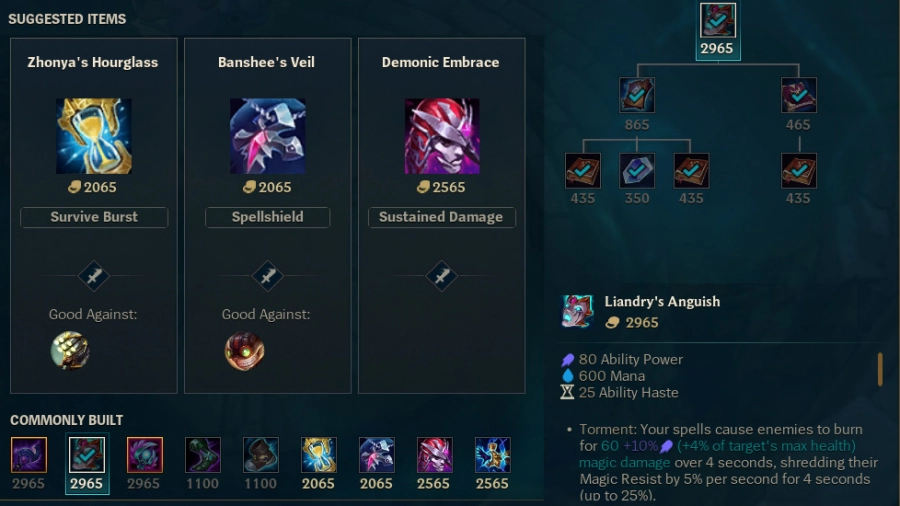
Task: Choose the blue lightning item costing 2565
Action: click(x=492, y=455)
